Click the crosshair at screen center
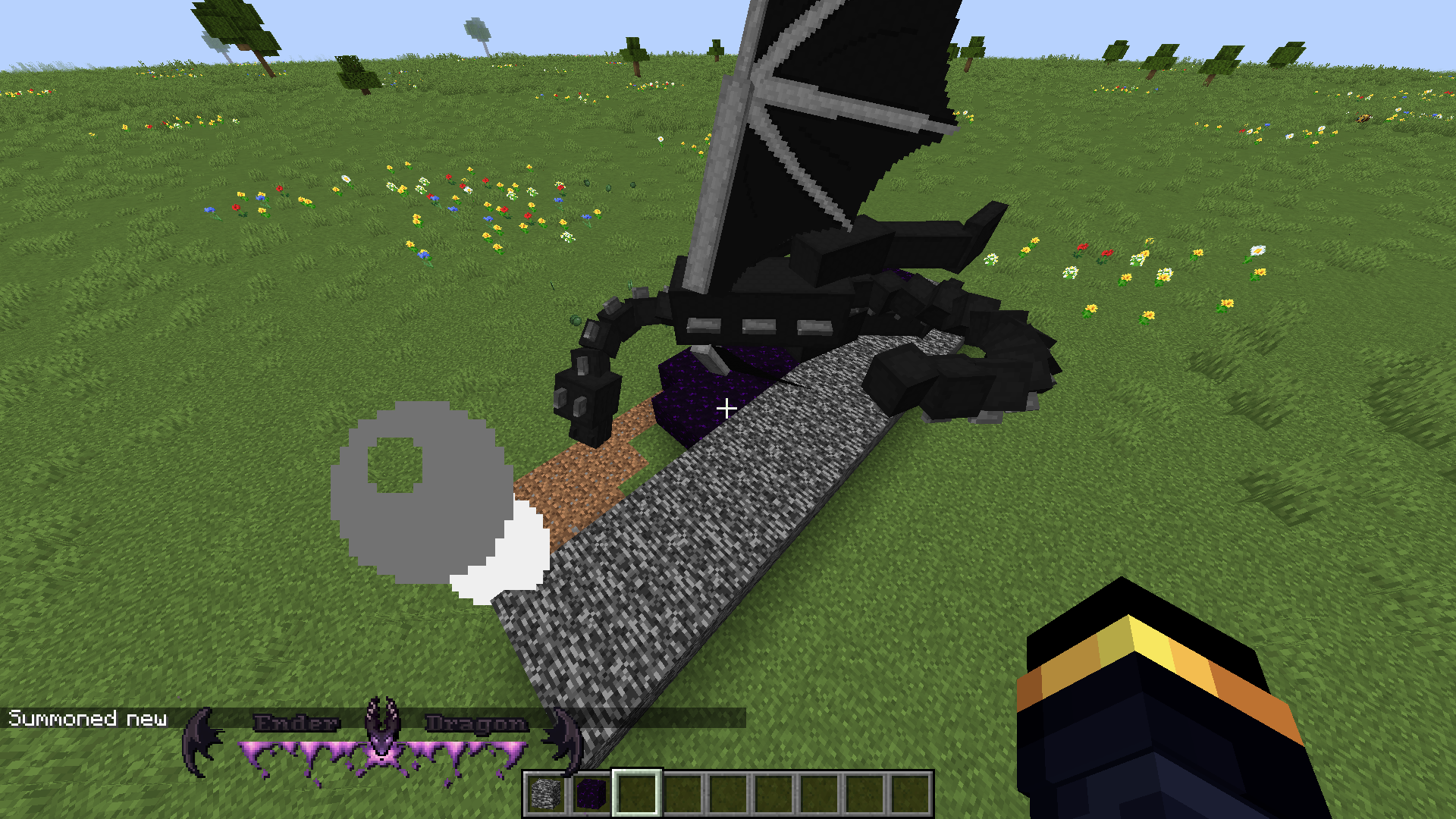 click(726, 409)
